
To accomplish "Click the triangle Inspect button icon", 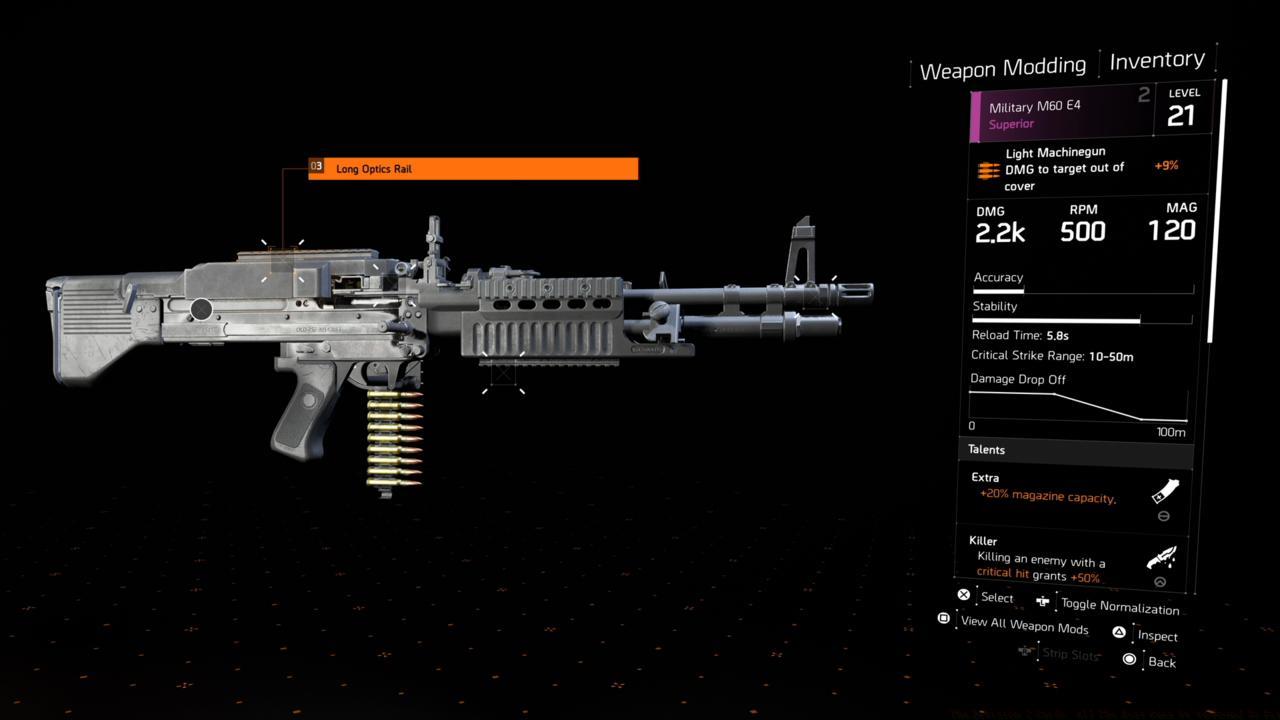I will [1119, 631].
